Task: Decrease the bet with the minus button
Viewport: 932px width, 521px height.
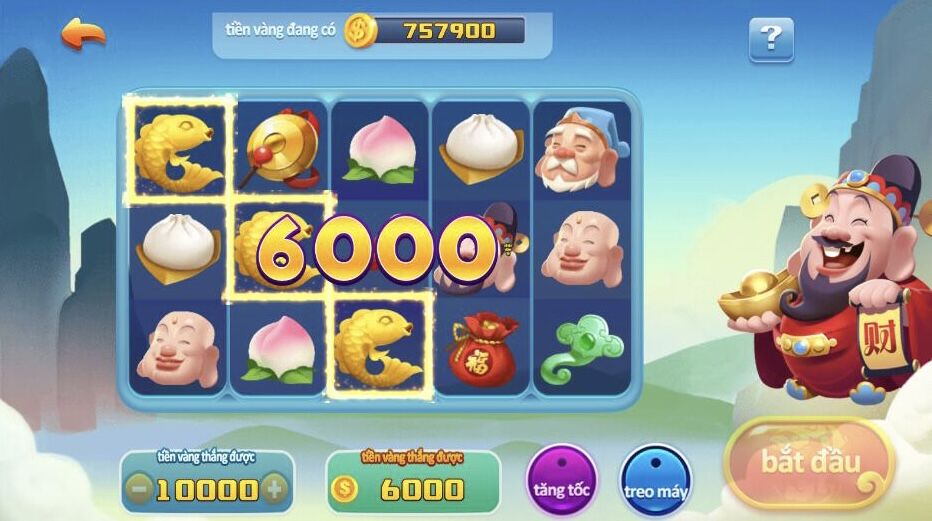Action: tap(141, 490)
